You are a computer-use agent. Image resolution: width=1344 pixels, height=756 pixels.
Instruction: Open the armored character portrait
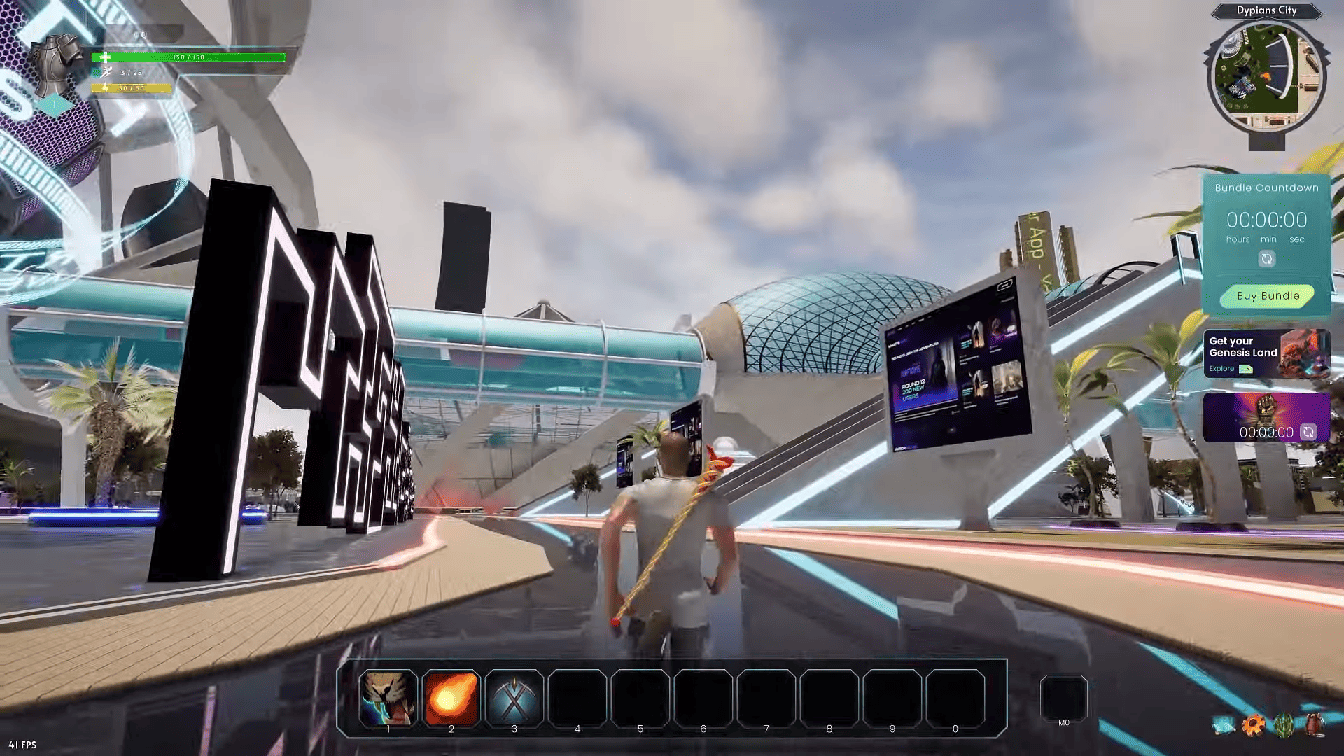[57, 62]
